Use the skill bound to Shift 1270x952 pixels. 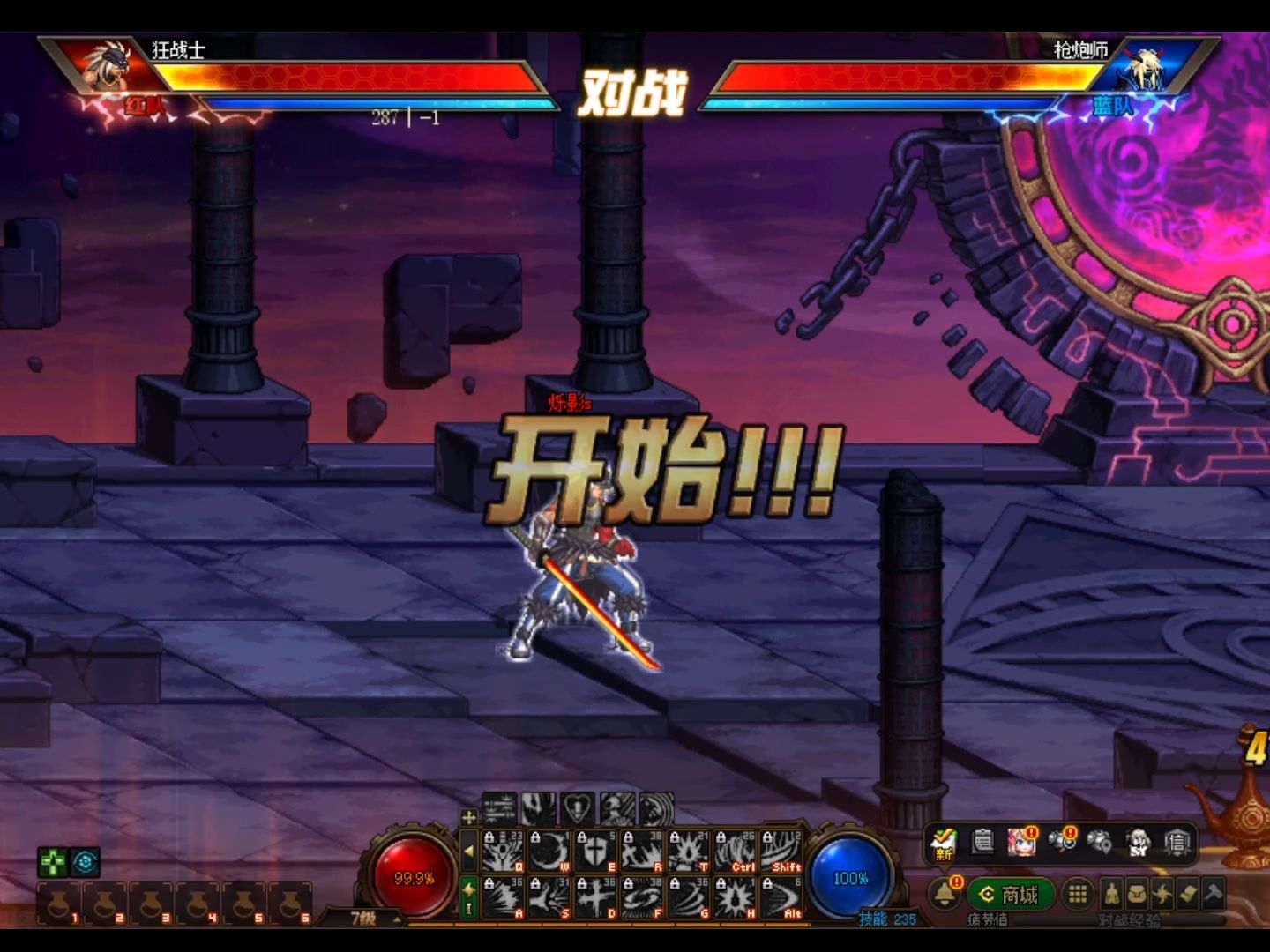[781, 852]
